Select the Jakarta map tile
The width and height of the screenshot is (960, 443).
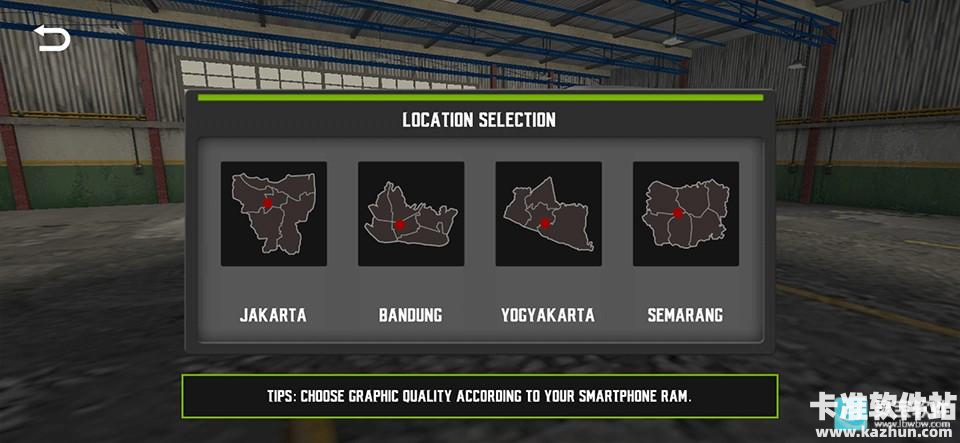pyautogui.click(x=273, y=214)
